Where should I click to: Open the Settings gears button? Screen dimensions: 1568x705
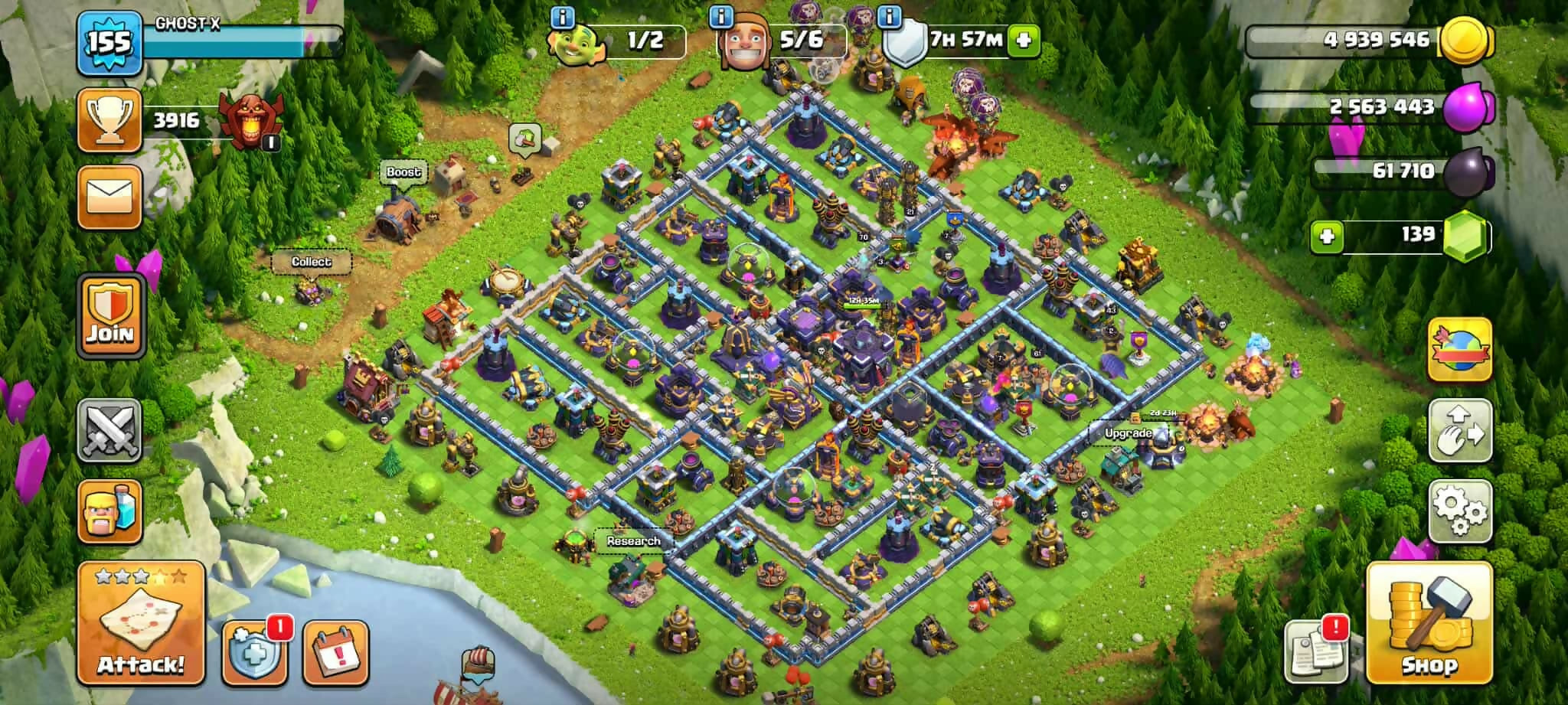[x=1460, y=511]
